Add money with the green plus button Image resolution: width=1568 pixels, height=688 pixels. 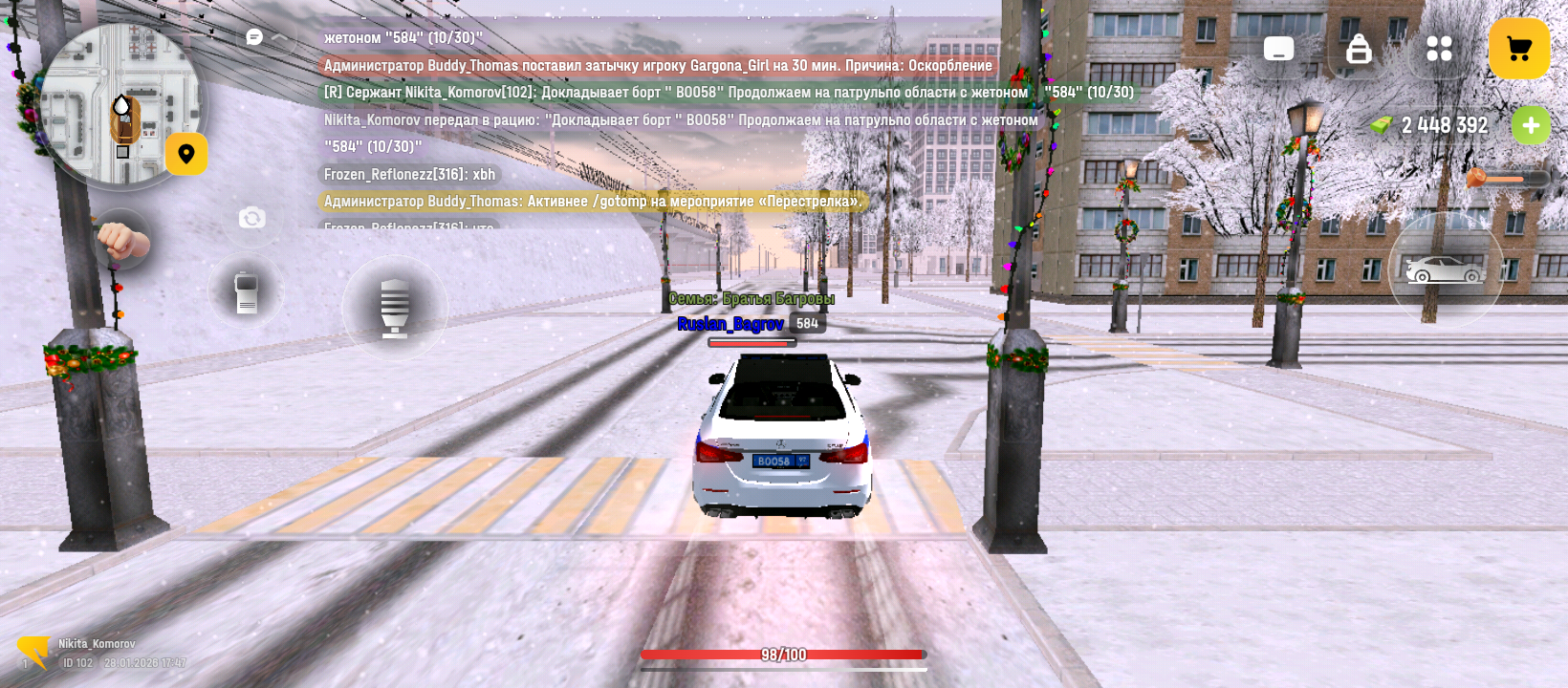pyautogui.click(x=1531, y=125)
